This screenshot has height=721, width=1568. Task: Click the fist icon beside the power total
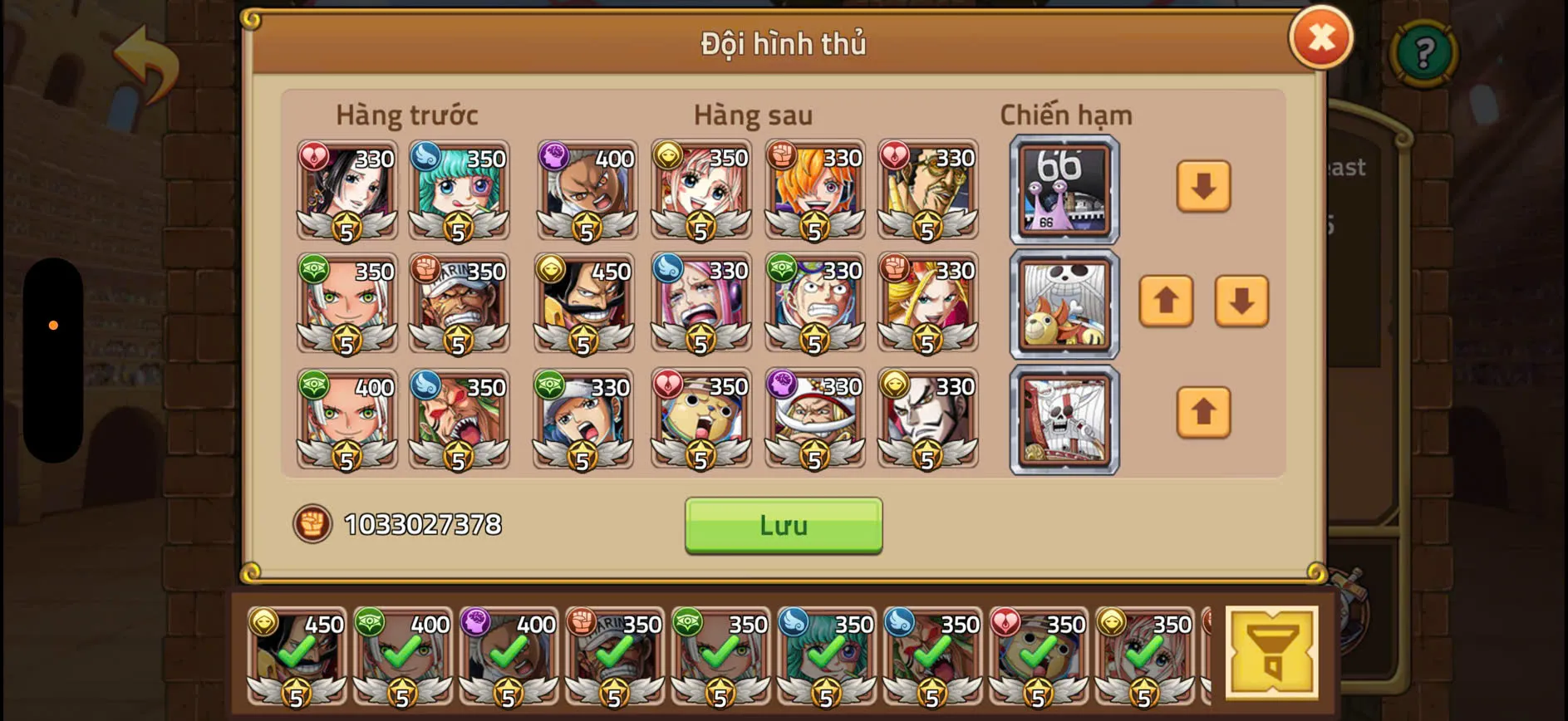[312, 523]
